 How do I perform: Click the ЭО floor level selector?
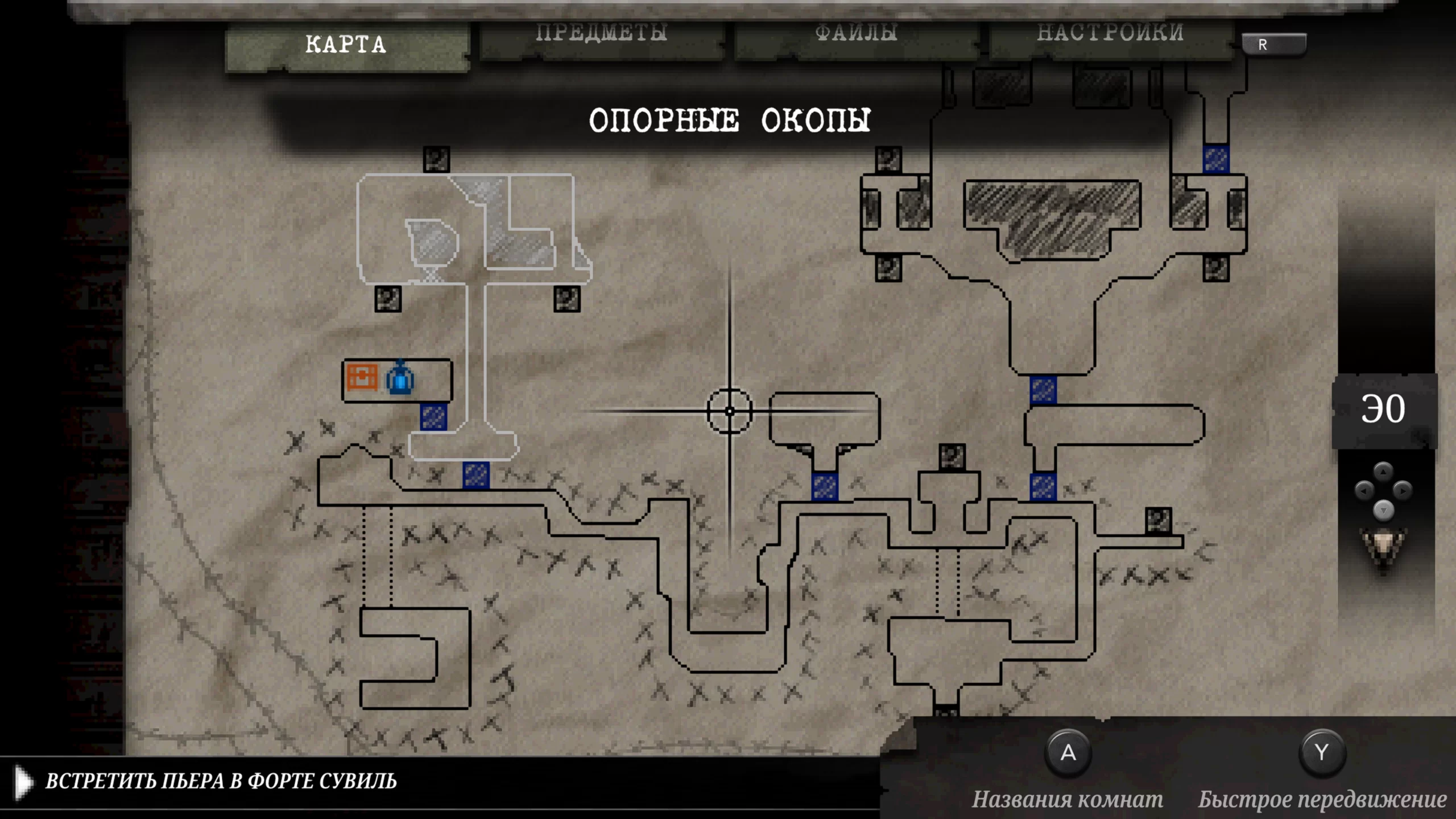point(1383,409)
